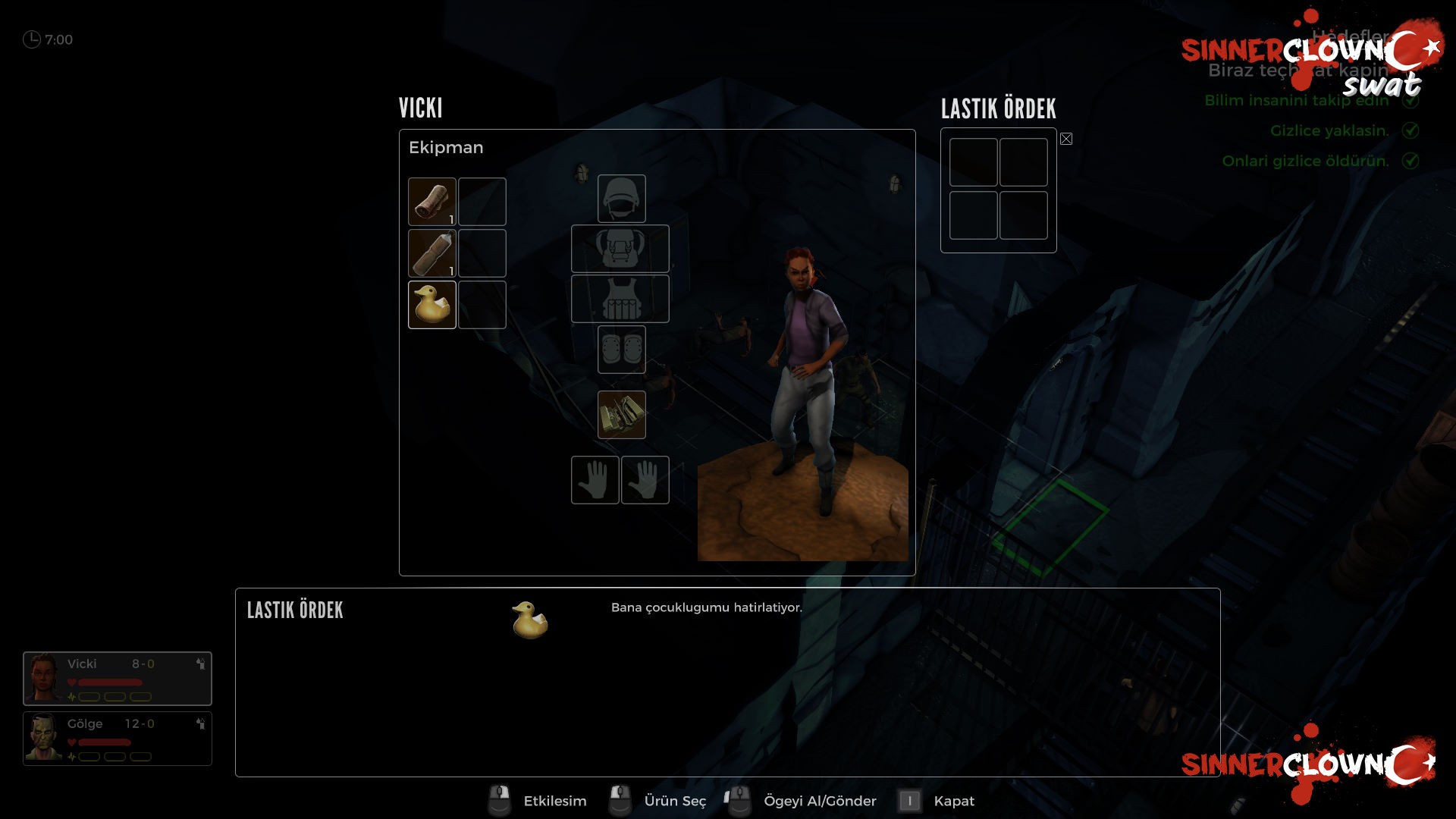Viewport: 1456px width, 819px height.
Task: Pick the brown bottle item slot
Action: 432,253
